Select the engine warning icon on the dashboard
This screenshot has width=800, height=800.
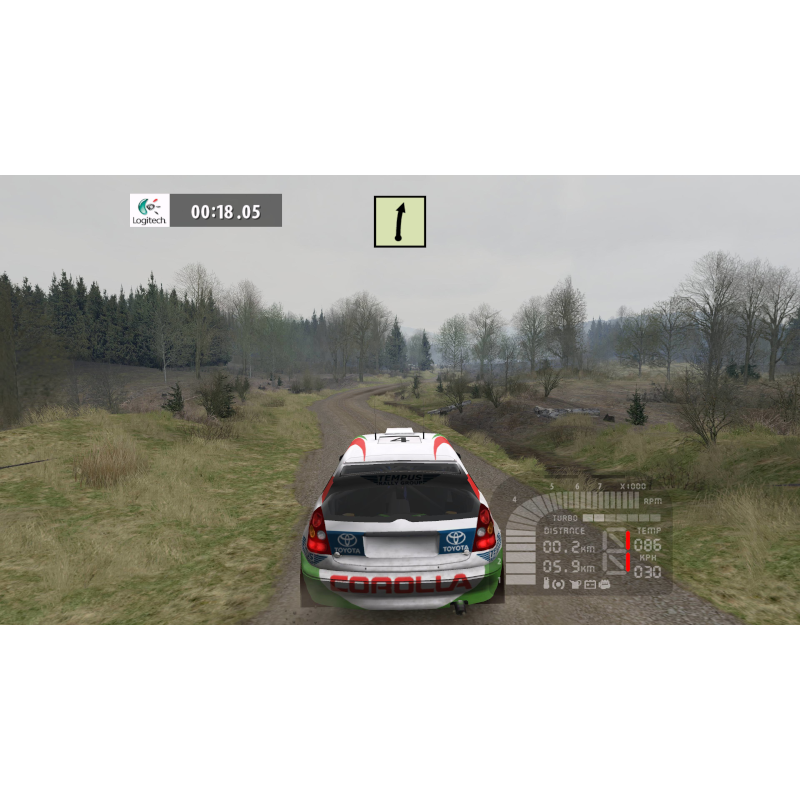coord(605,583)
